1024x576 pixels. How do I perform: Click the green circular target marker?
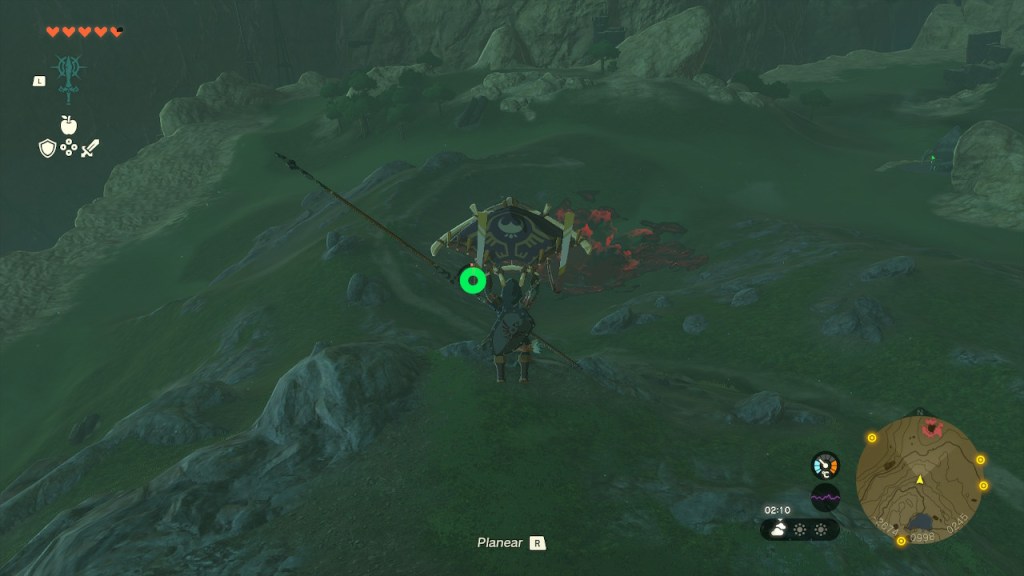(473, 281)
